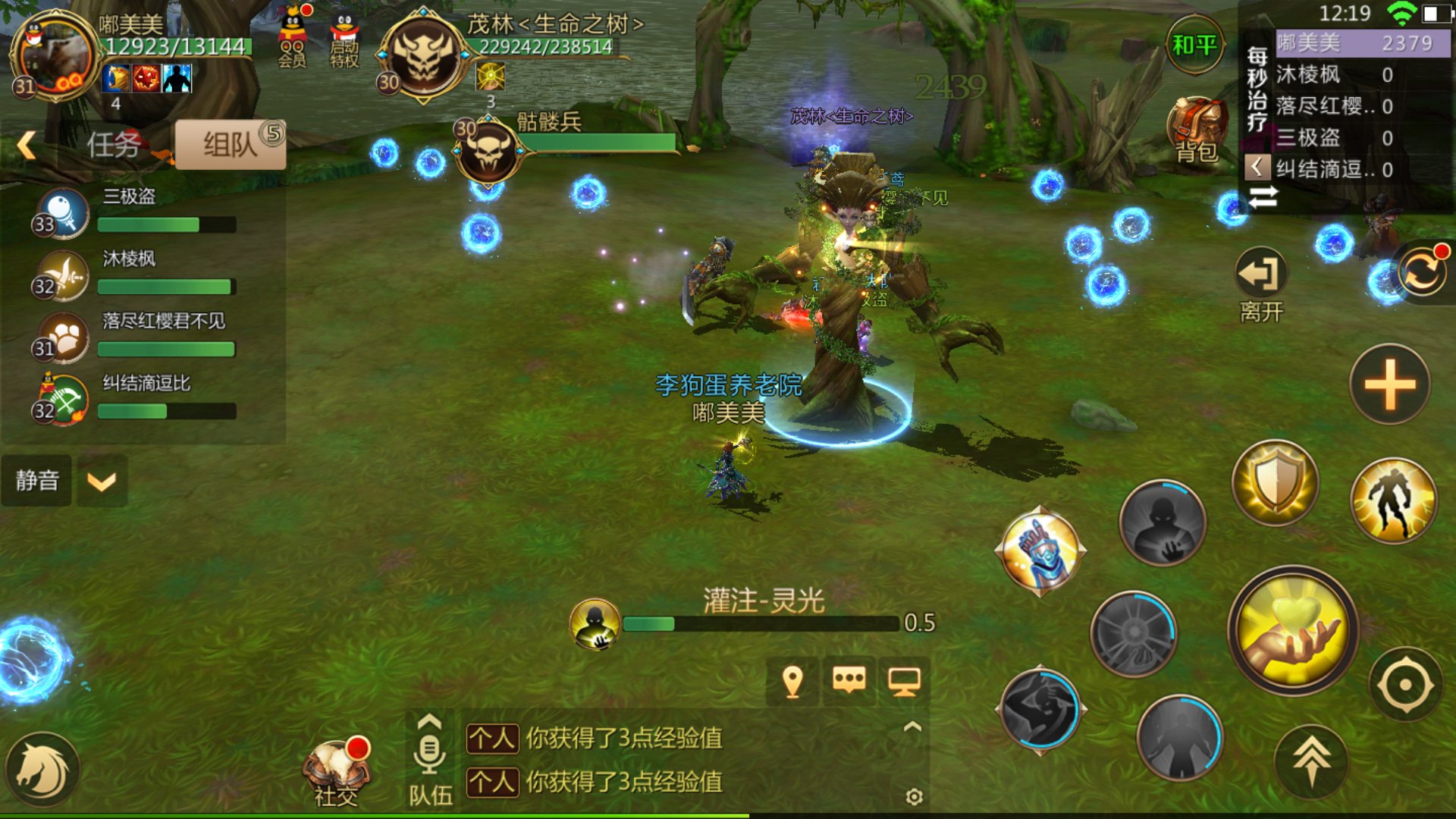Open the map pin location icon
Image resolution: width=1456 pixels, height=819 pixels.
point(792,682)
